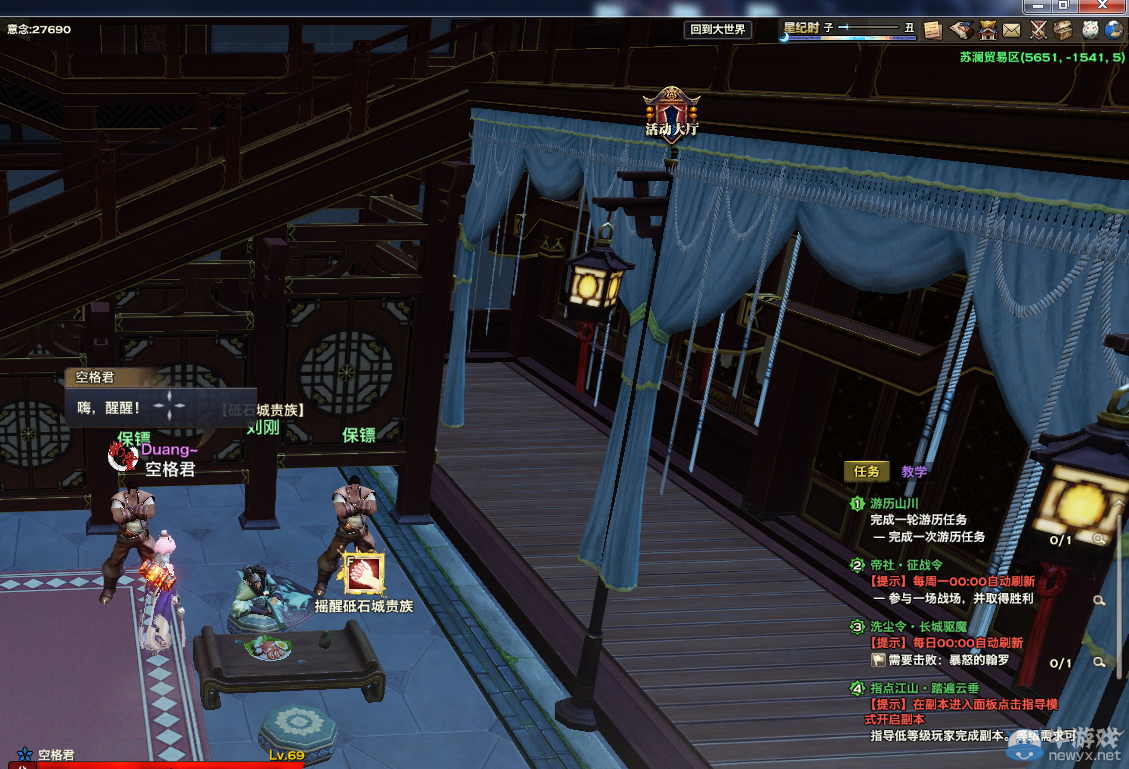The height and width of the screenshot is (769, 1129).
Task: Close the game window
Action: [1103, 5]
